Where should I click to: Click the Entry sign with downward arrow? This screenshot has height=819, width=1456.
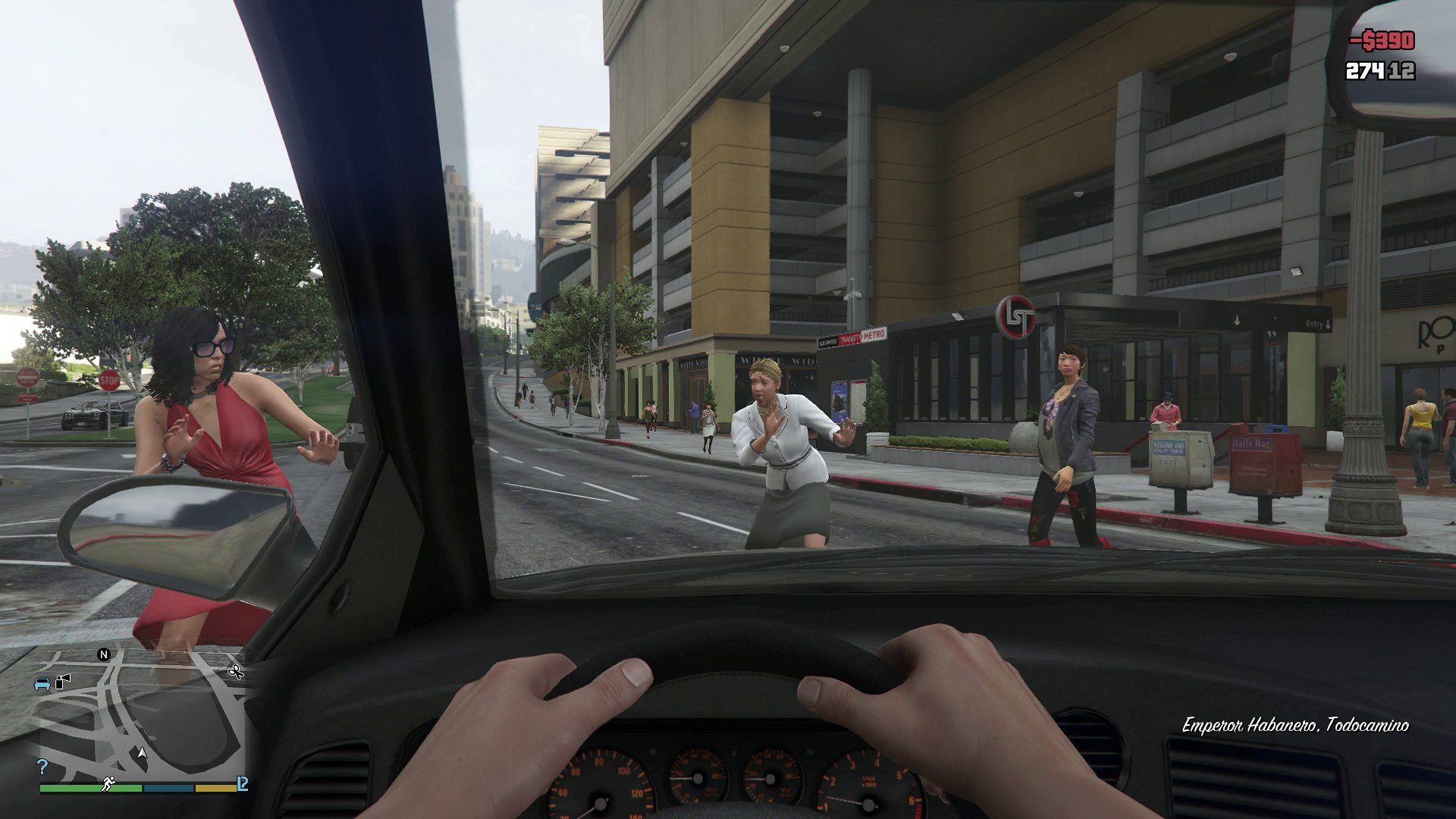click(x=1316, y=322)
